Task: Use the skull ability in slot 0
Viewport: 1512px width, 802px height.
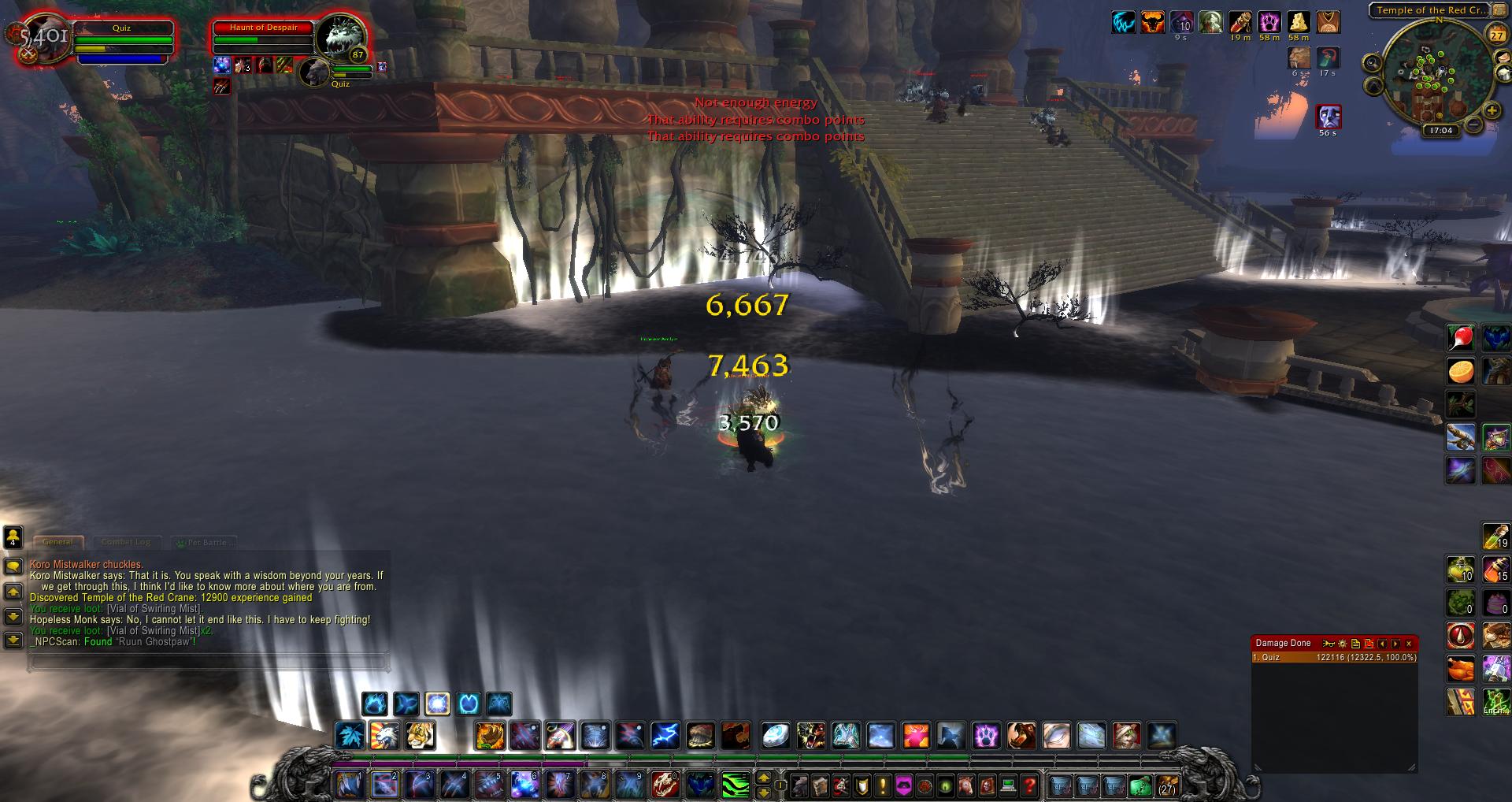Action: pyautogui.click(x=665, y=785)
